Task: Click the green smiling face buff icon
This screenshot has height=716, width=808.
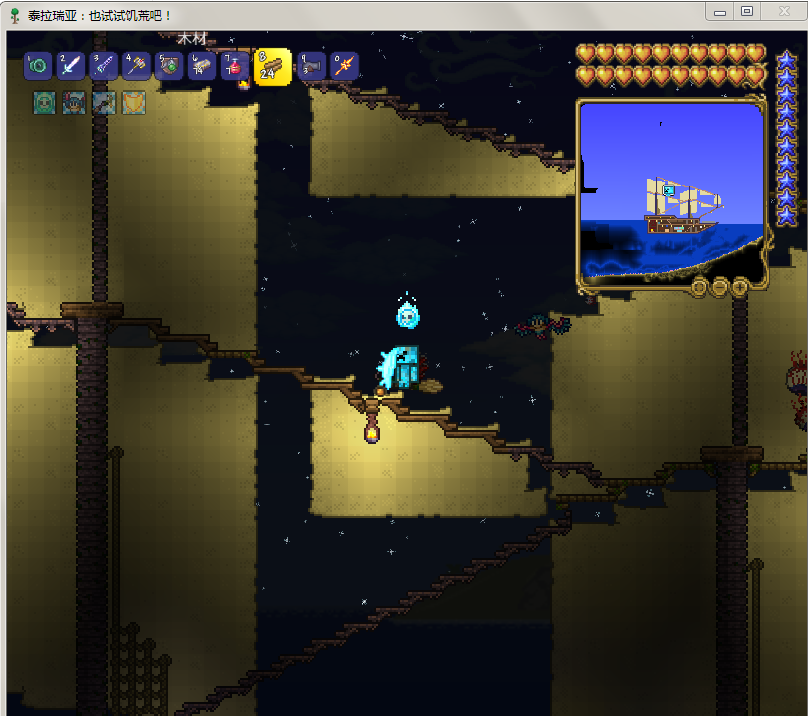Action: pos(44,102)
